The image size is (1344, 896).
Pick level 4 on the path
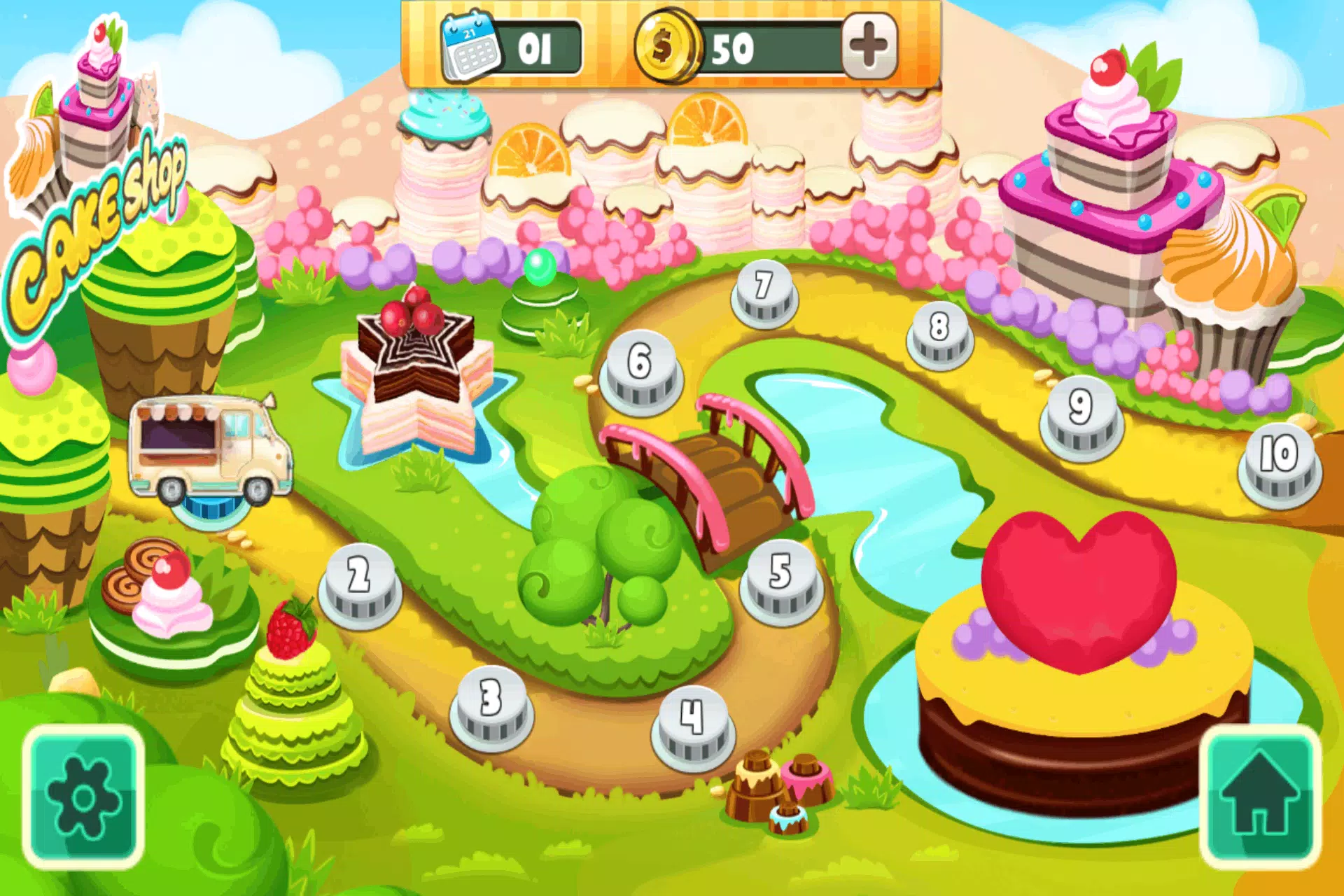(x=693, y=727)
